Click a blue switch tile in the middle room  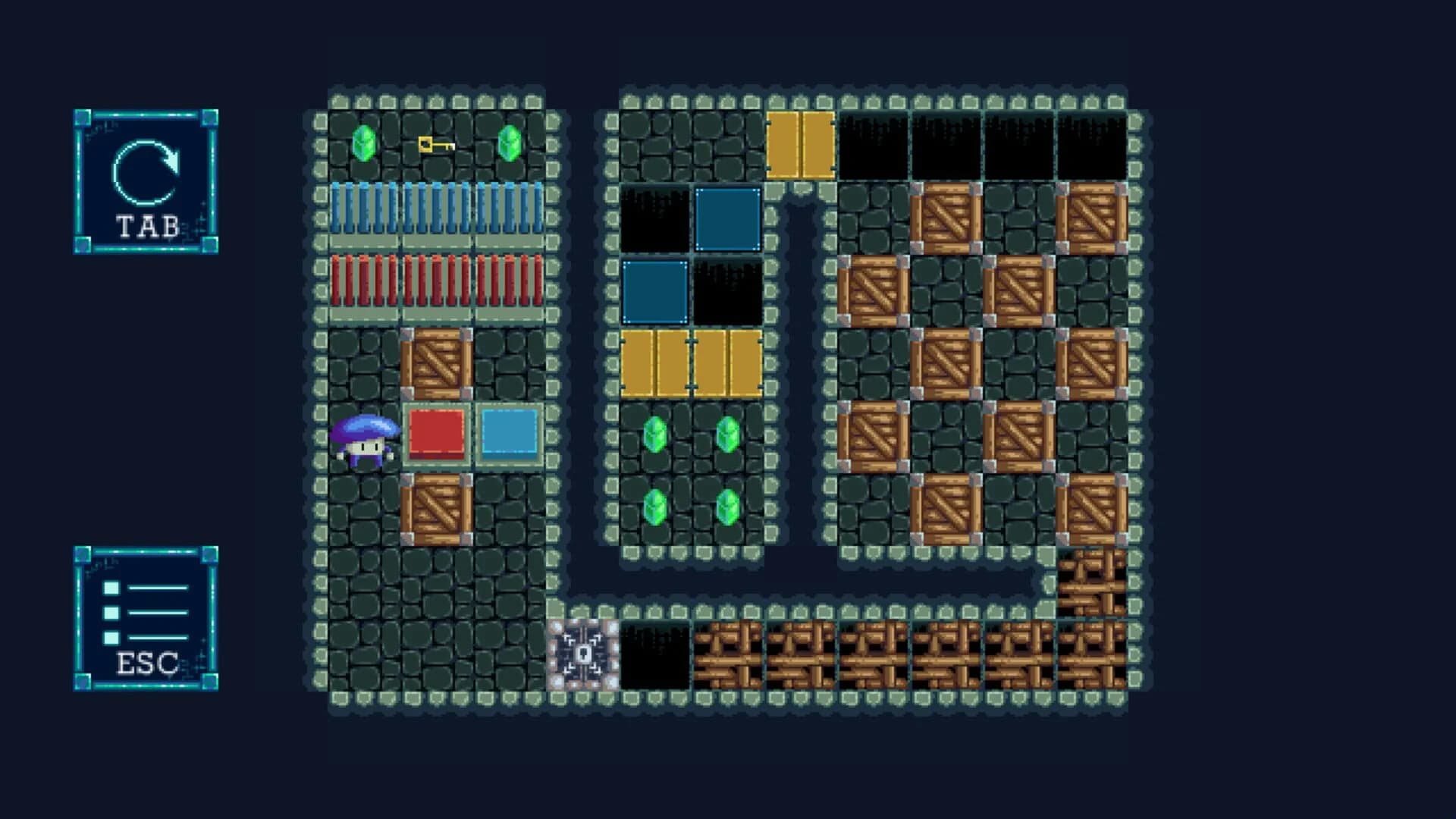point(729,218)
